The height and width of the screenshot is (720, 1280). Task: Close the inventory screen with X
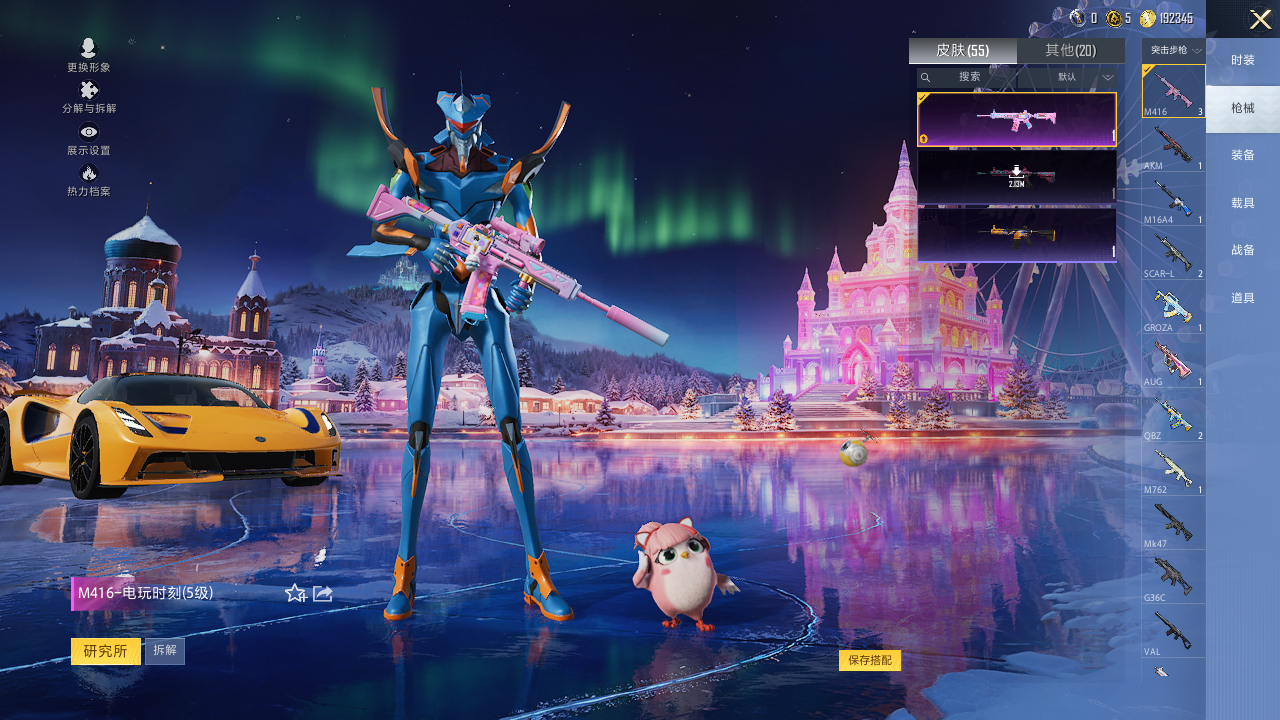tap(1260, 19)
